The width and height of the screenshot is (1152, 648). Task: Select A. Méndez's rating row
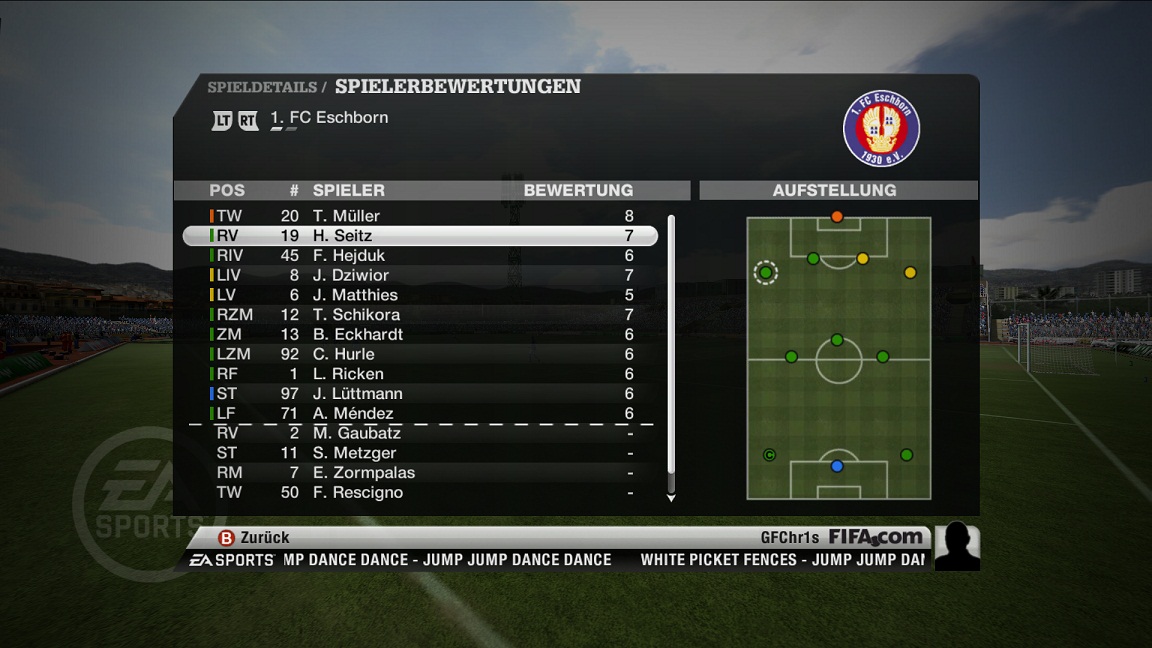[x=420, y=413]
